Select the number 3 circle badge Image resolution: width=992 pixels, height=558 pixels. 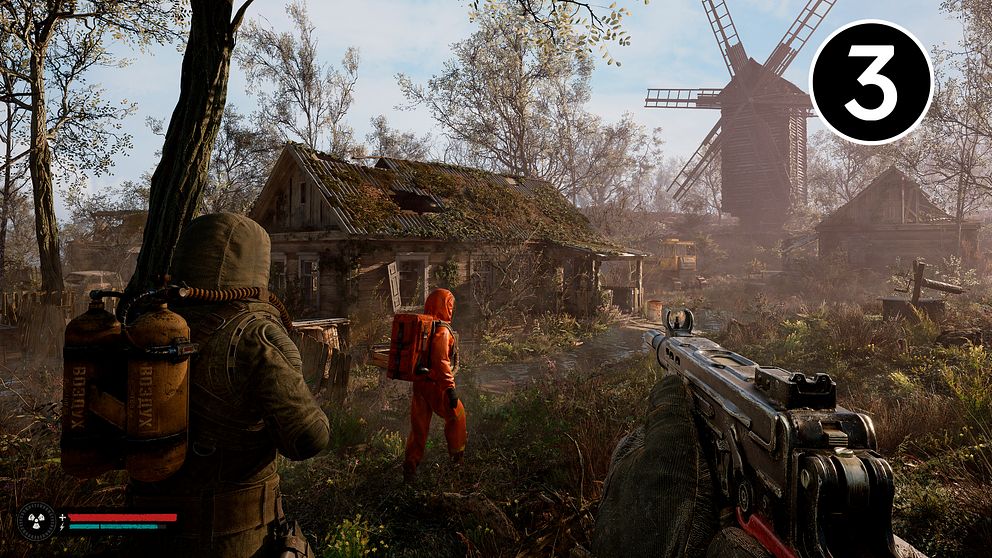(x=870, y=82)
